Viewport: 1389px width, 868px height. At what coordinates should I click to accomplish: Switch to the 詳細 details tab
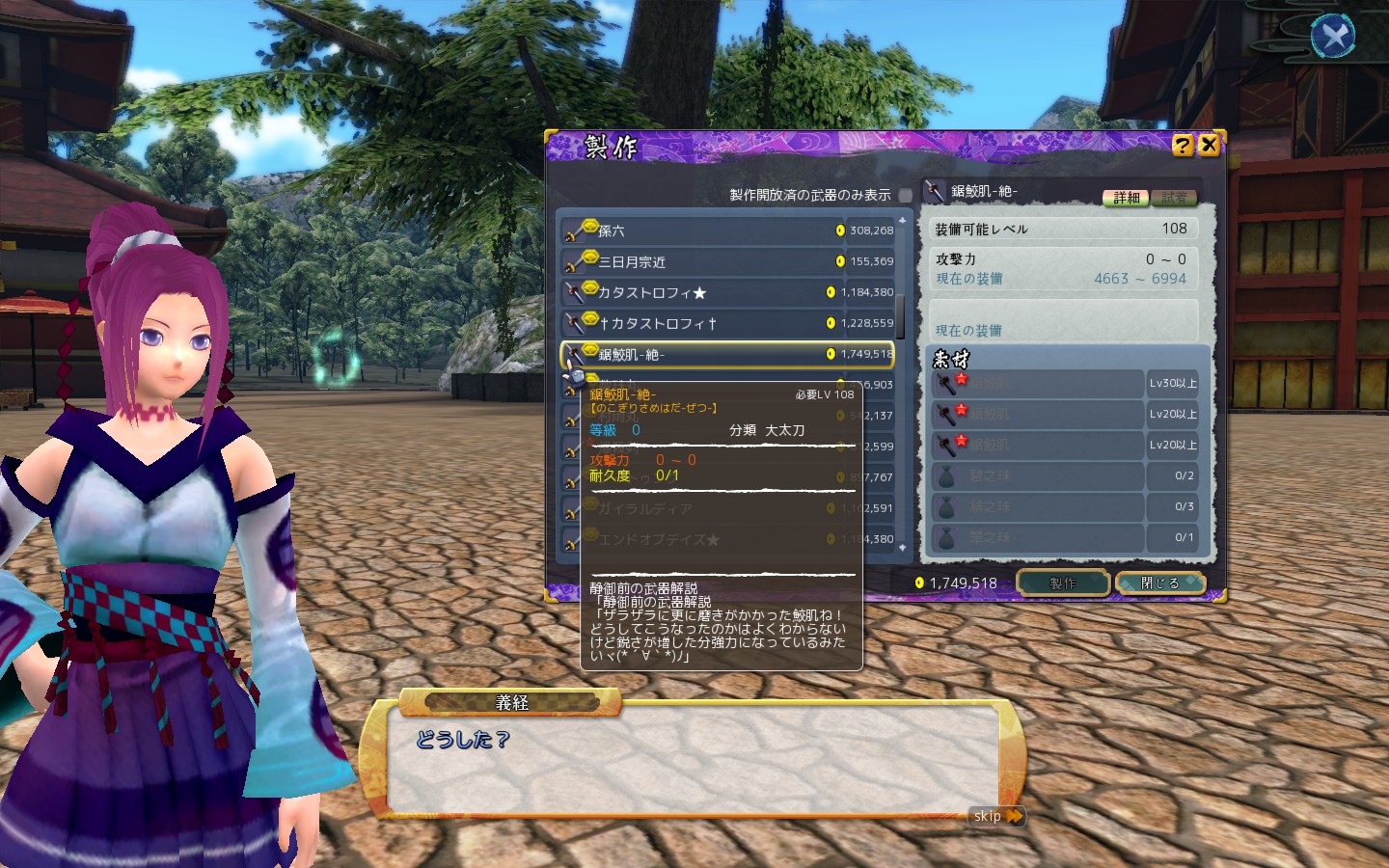tap(1126, 198)
